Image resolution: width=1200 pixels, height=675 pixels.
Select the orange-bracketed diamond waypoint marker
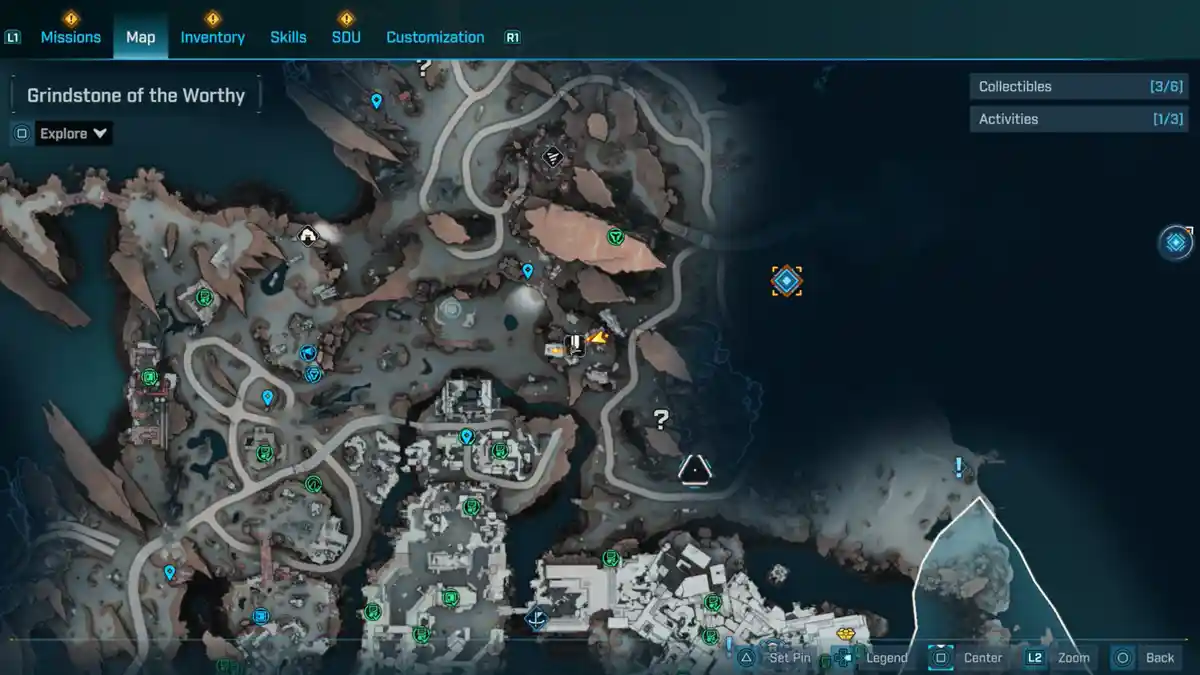pos(787,281)
